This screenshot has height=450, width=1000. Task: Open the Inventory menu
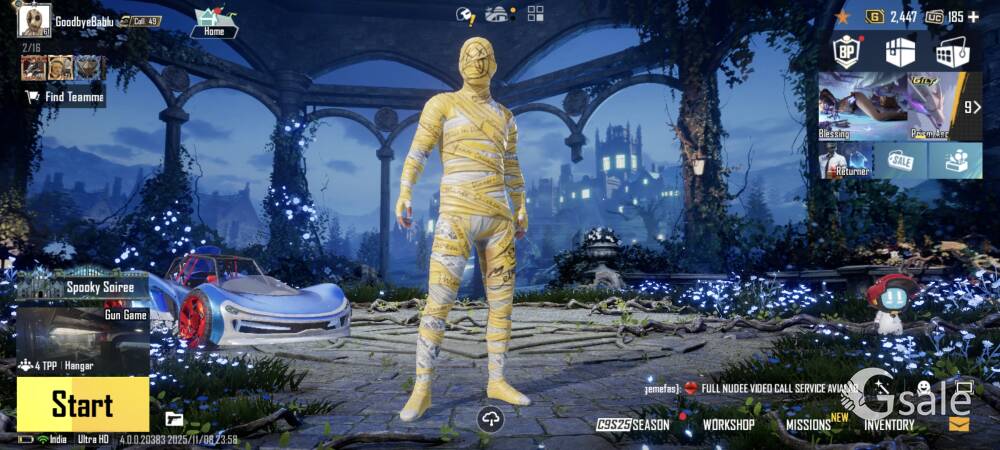coord(889,424)
